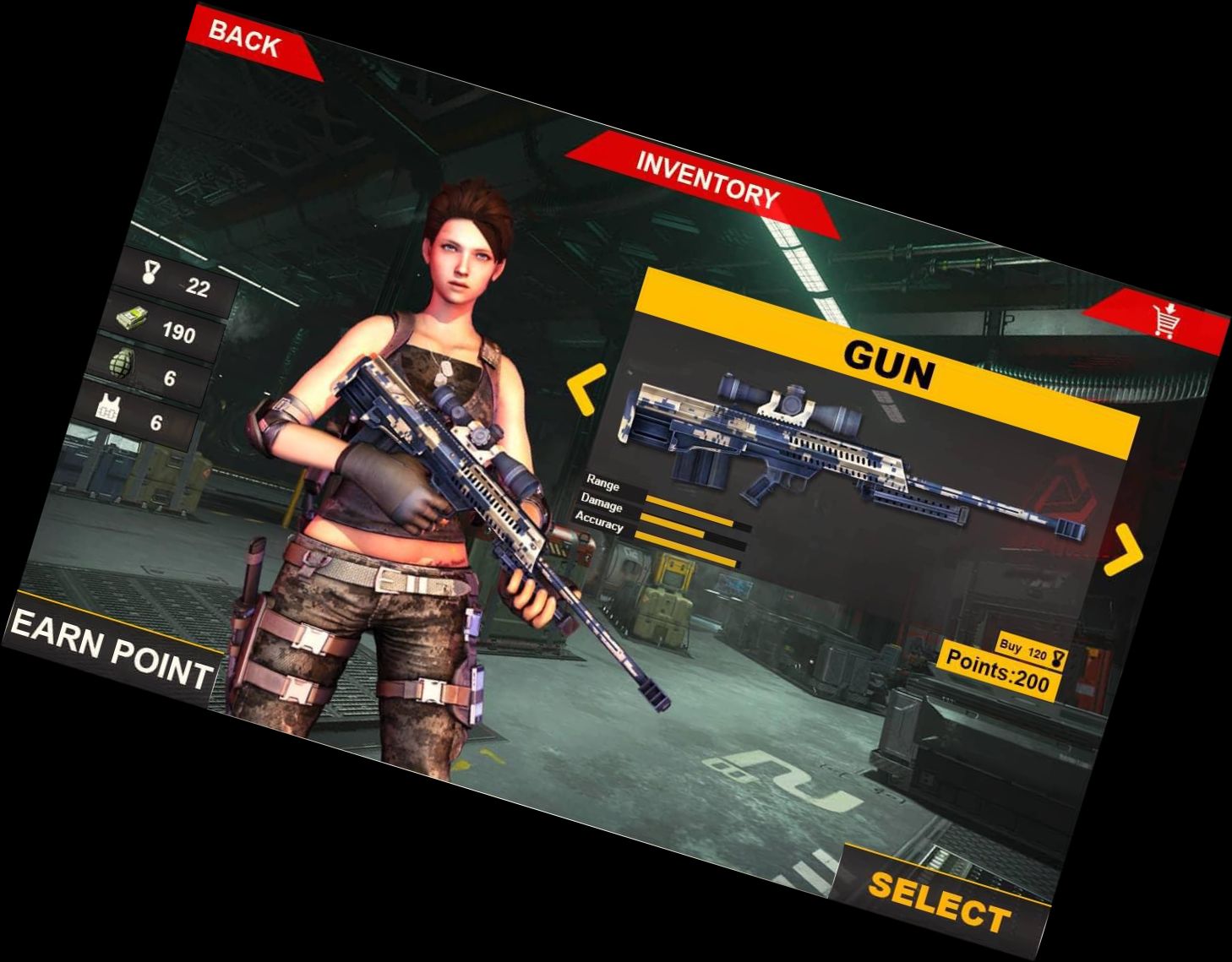The image size is (1232, 962).
Task: Click the EARN POINT button
Action: point(110,650)
